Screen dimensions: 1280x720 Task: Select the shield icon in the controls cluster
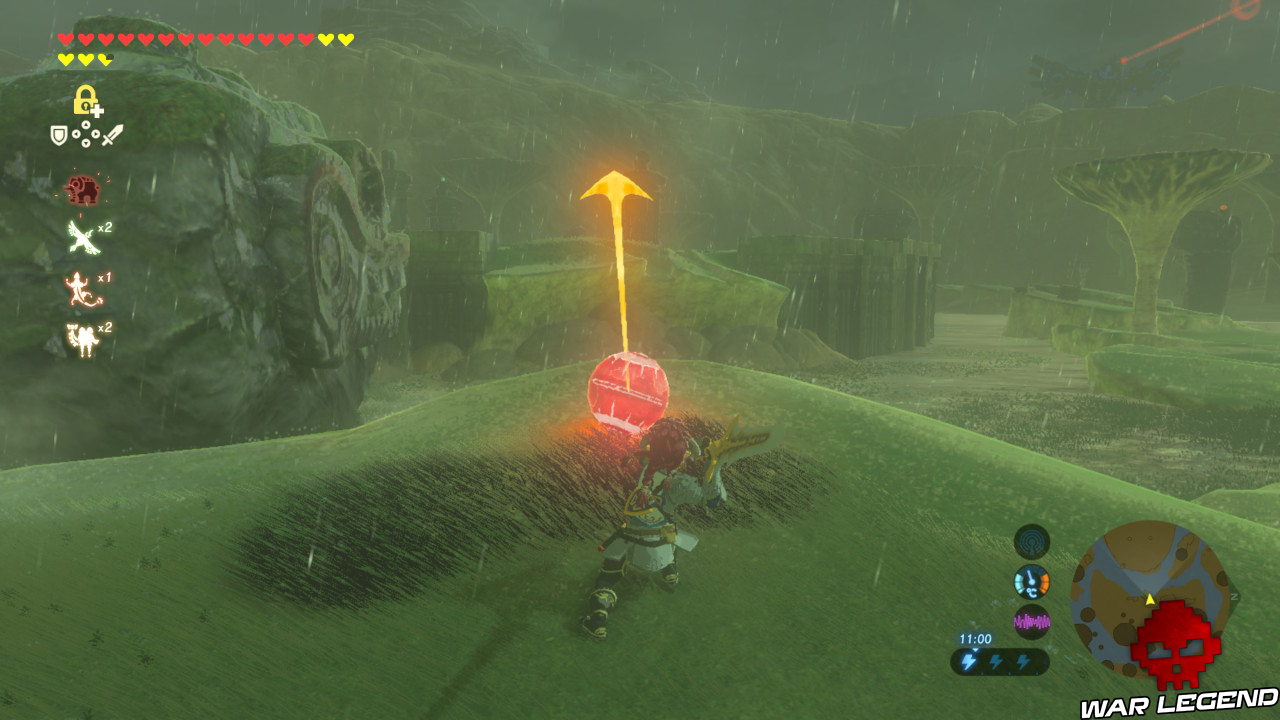[57, 134]
